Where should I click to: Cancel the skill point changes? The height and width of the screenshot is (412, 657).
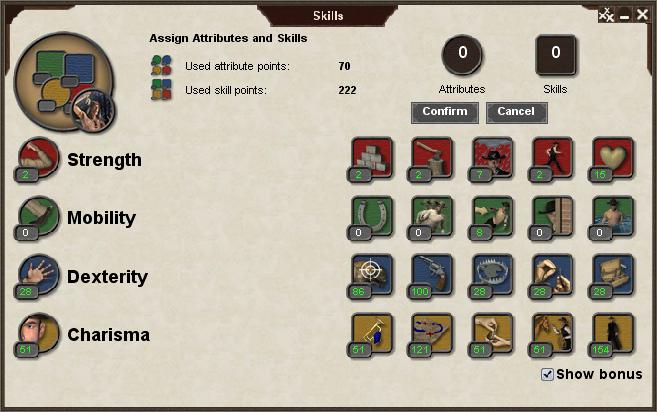click(516, 112)
